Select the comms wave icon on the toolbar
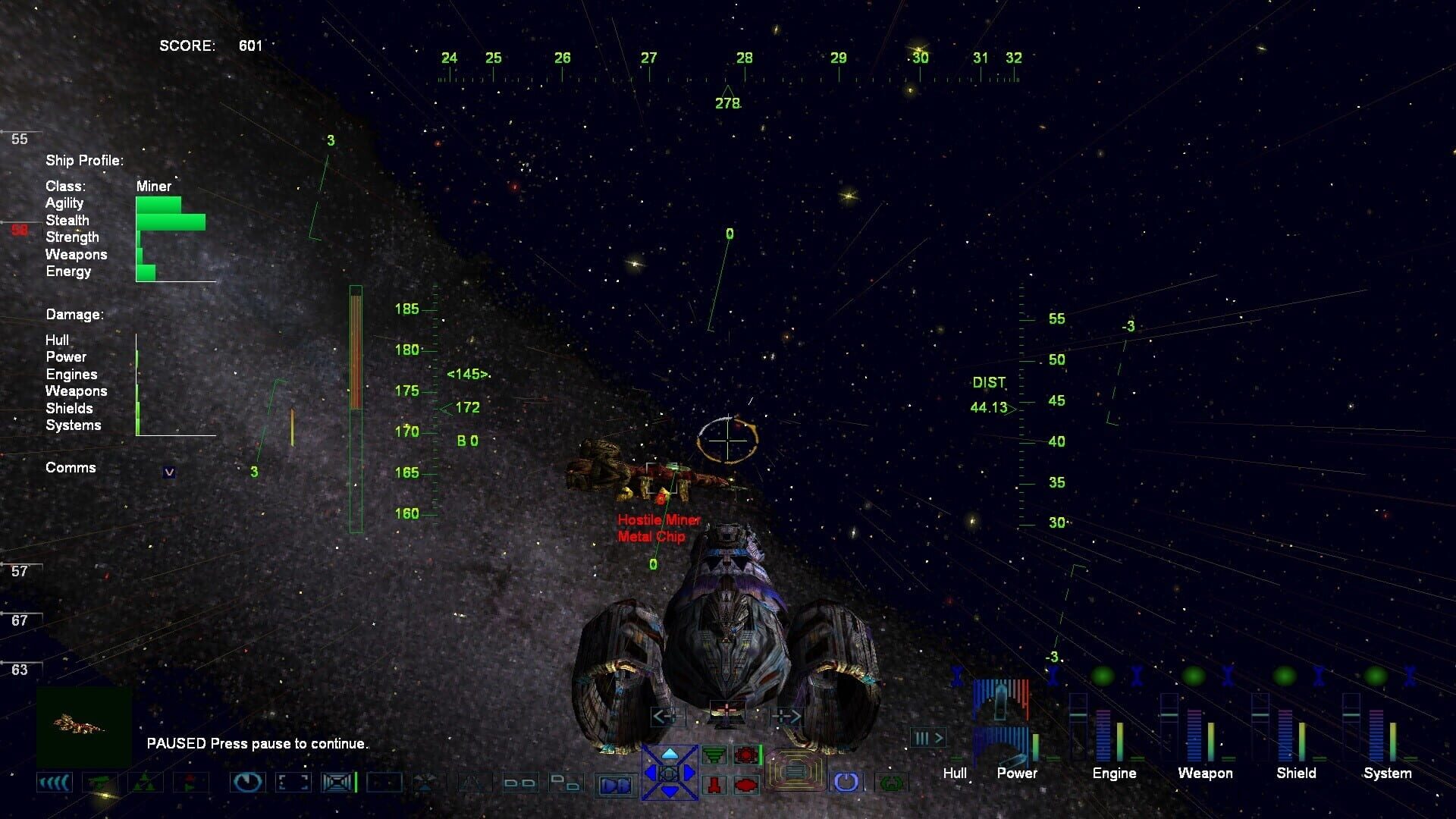The image size is (1456, 819). 55,781
